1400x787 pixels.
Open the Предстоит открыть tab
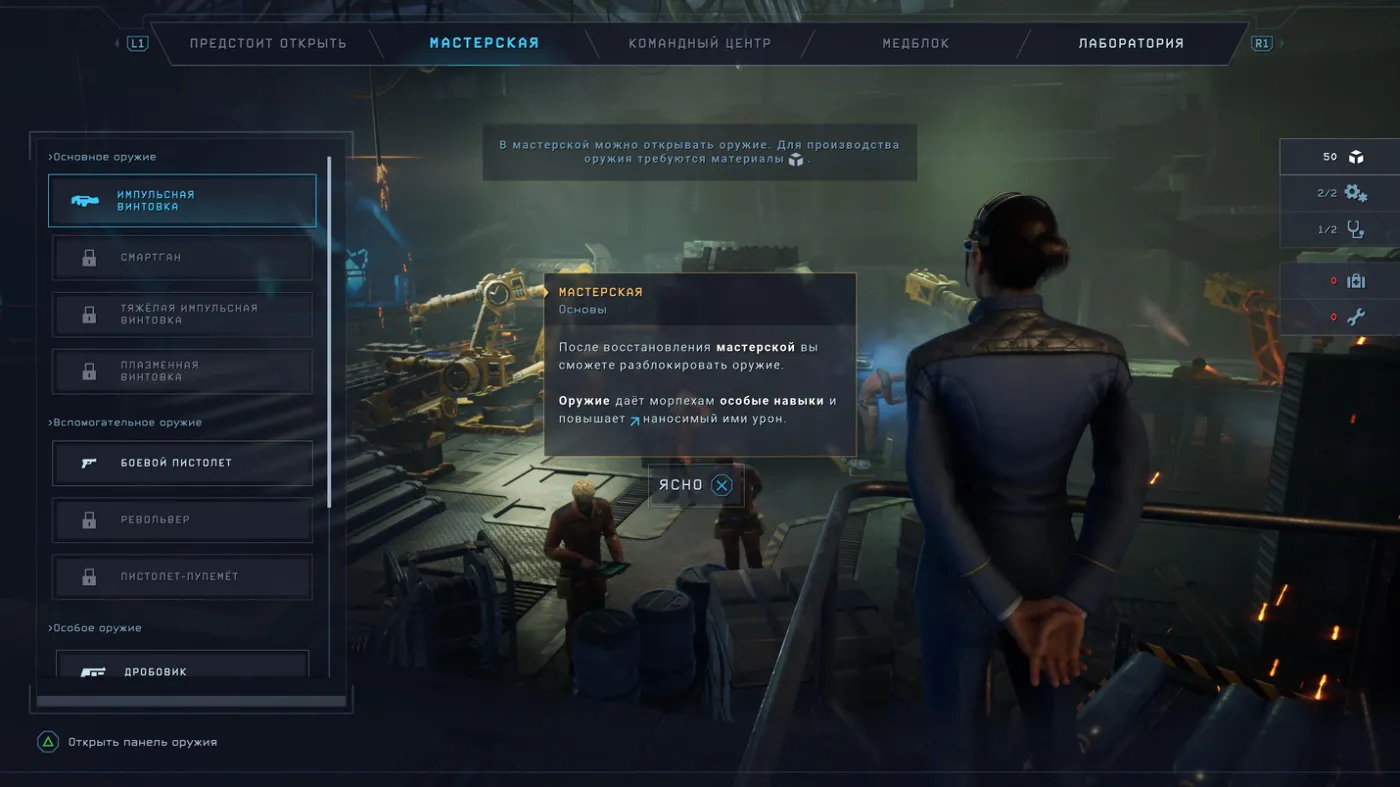pos(268,44)
